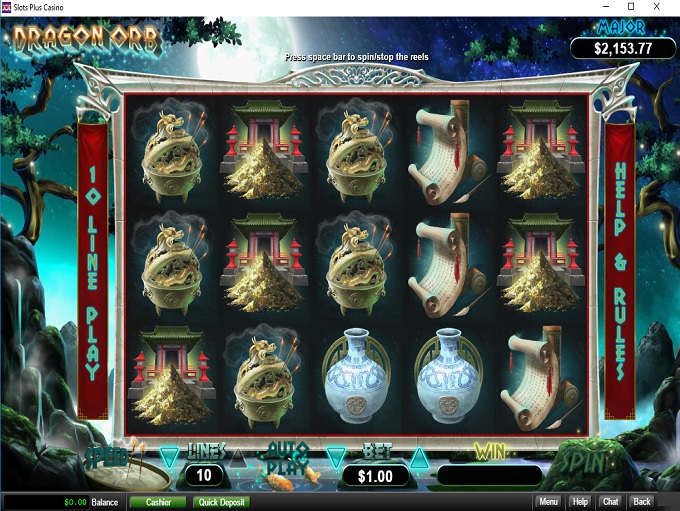Open the Chat window
680x511 pixels.
coord(611,502)
